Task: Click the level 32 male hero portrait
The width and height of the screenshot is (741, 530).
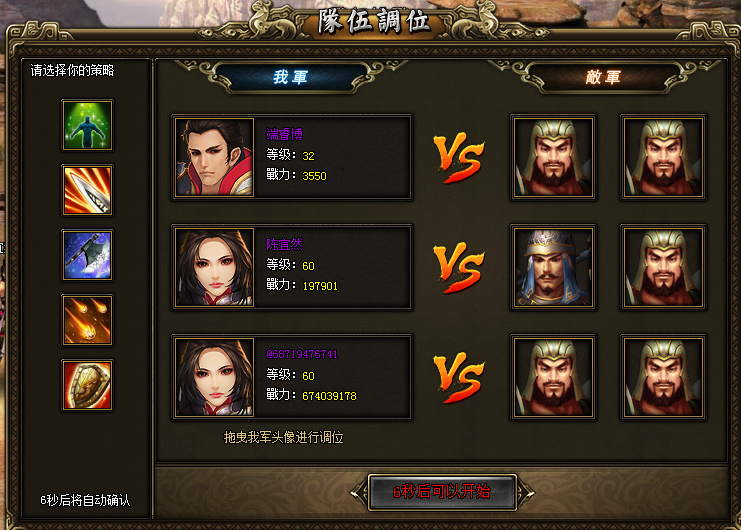Action: click(x=215, y=157)
